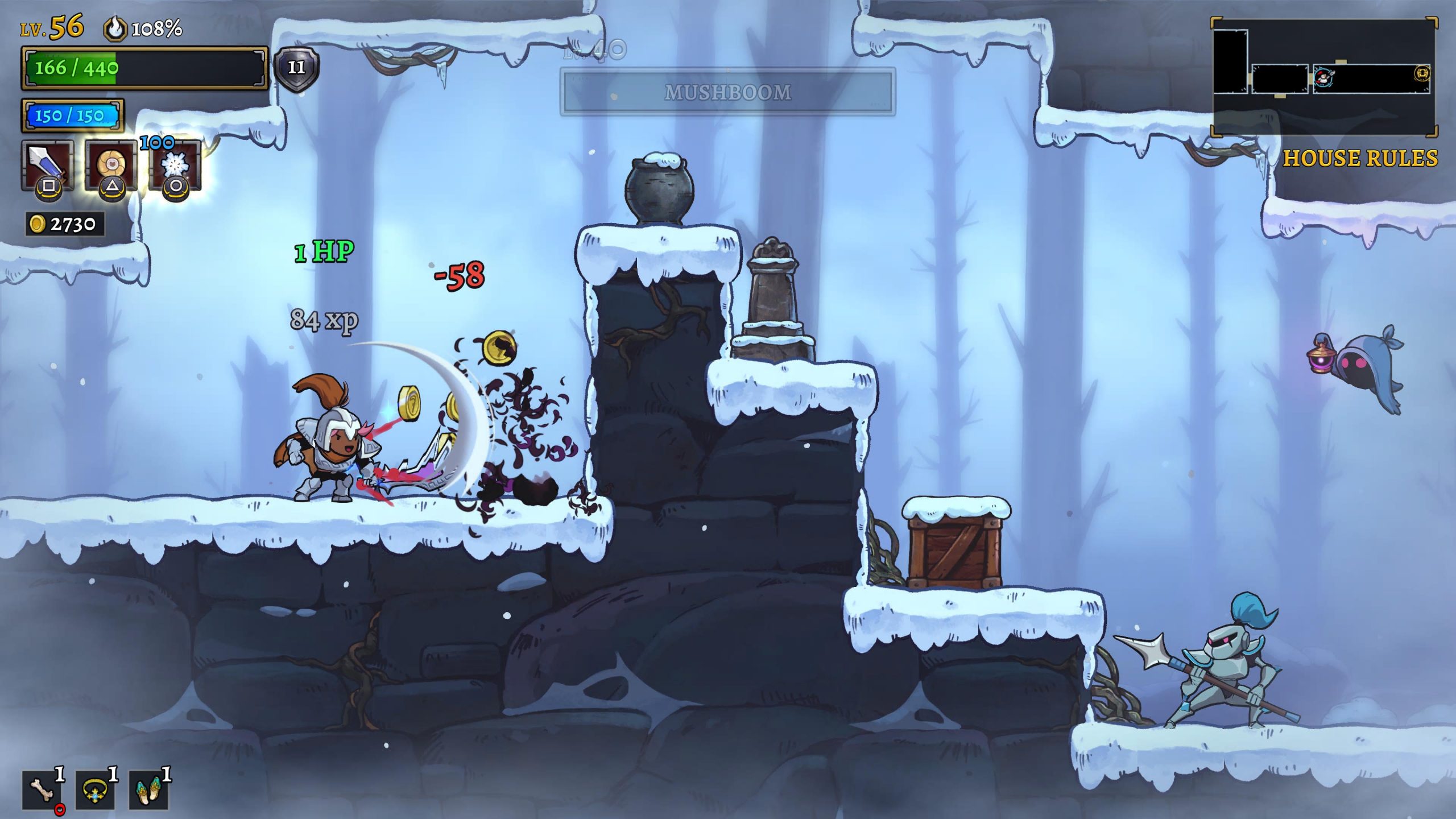Select the player position marker on the minimap
This screenshot has width=1456, height=819.
click(1322, 78)
